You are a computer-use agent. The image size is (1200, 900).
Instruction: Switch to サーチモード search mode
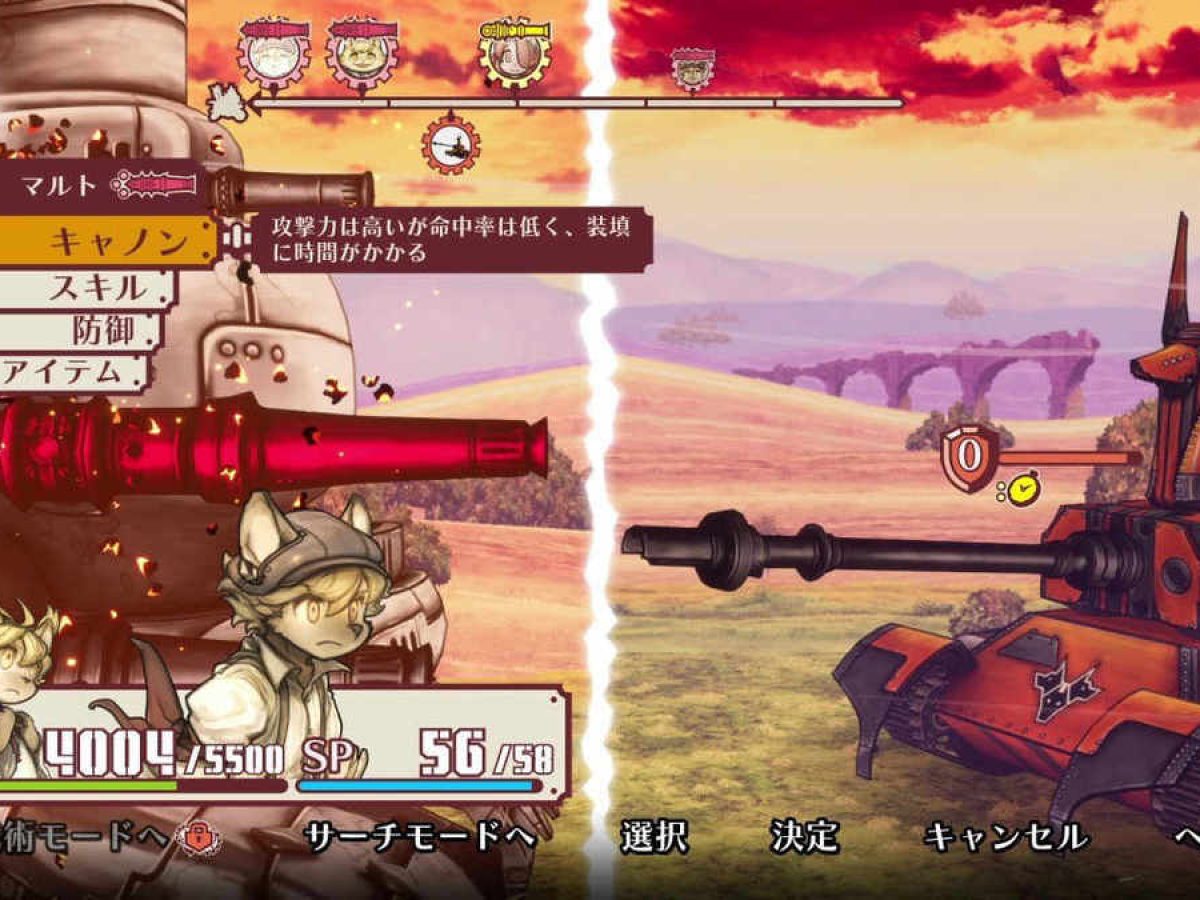[418, 837]
